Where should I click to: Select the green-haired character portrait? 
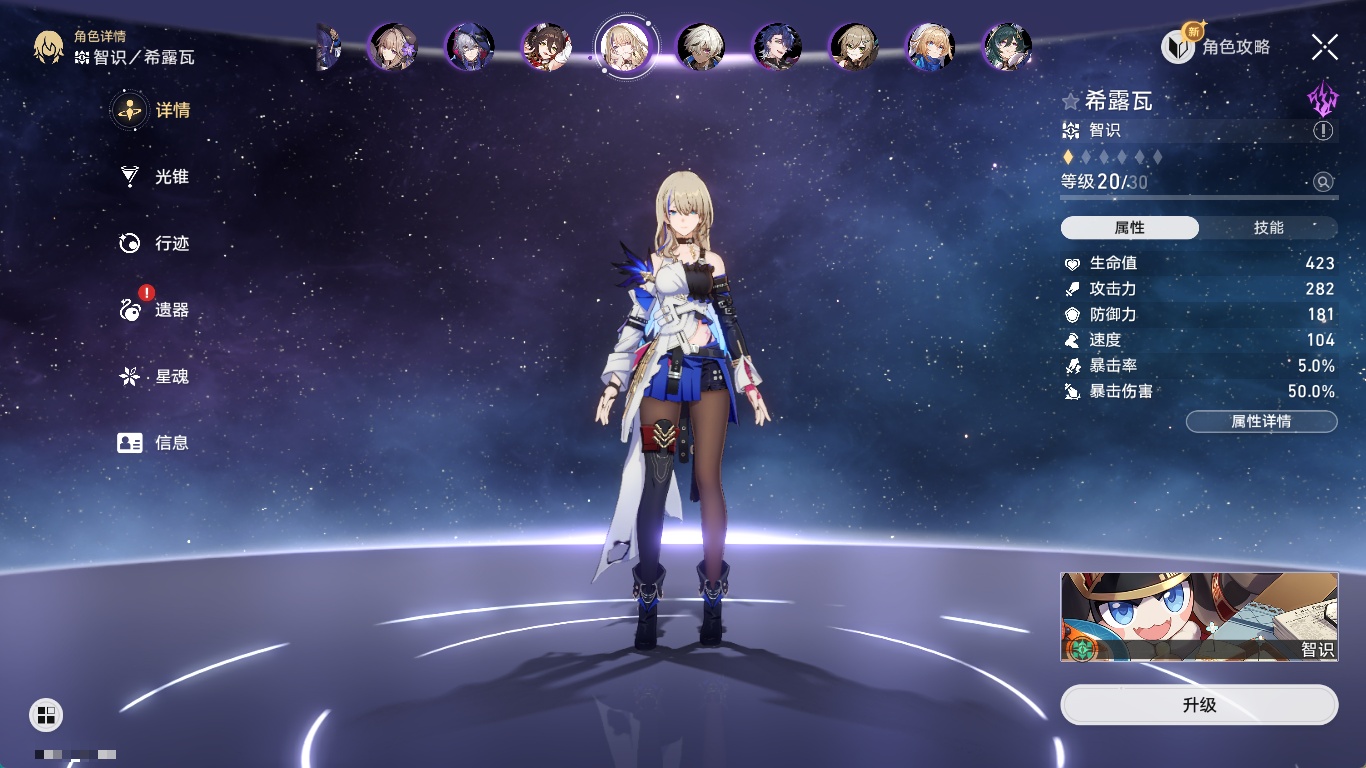tap(1007, 46)
